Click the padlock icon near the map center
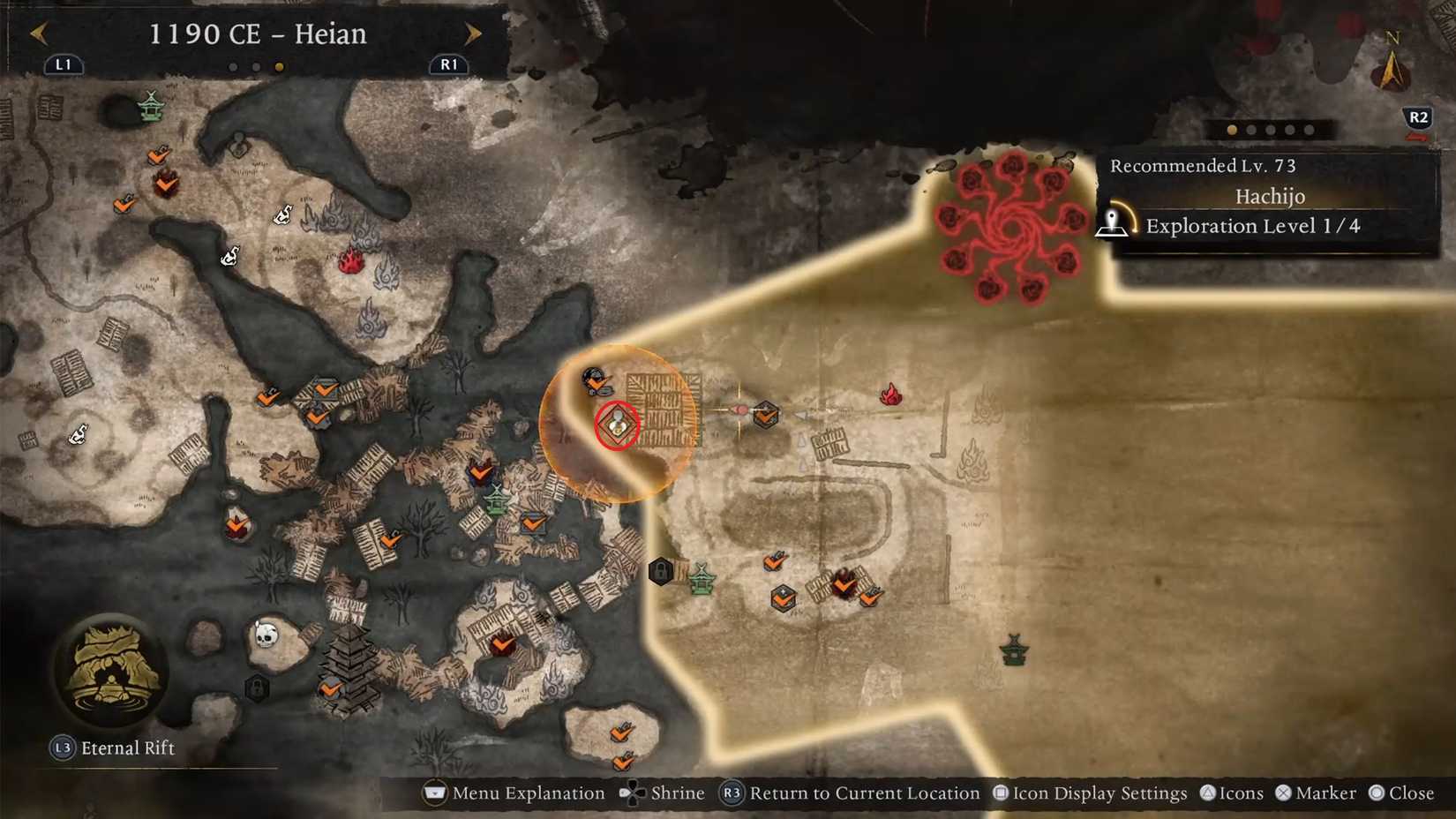 click(663, 572)
